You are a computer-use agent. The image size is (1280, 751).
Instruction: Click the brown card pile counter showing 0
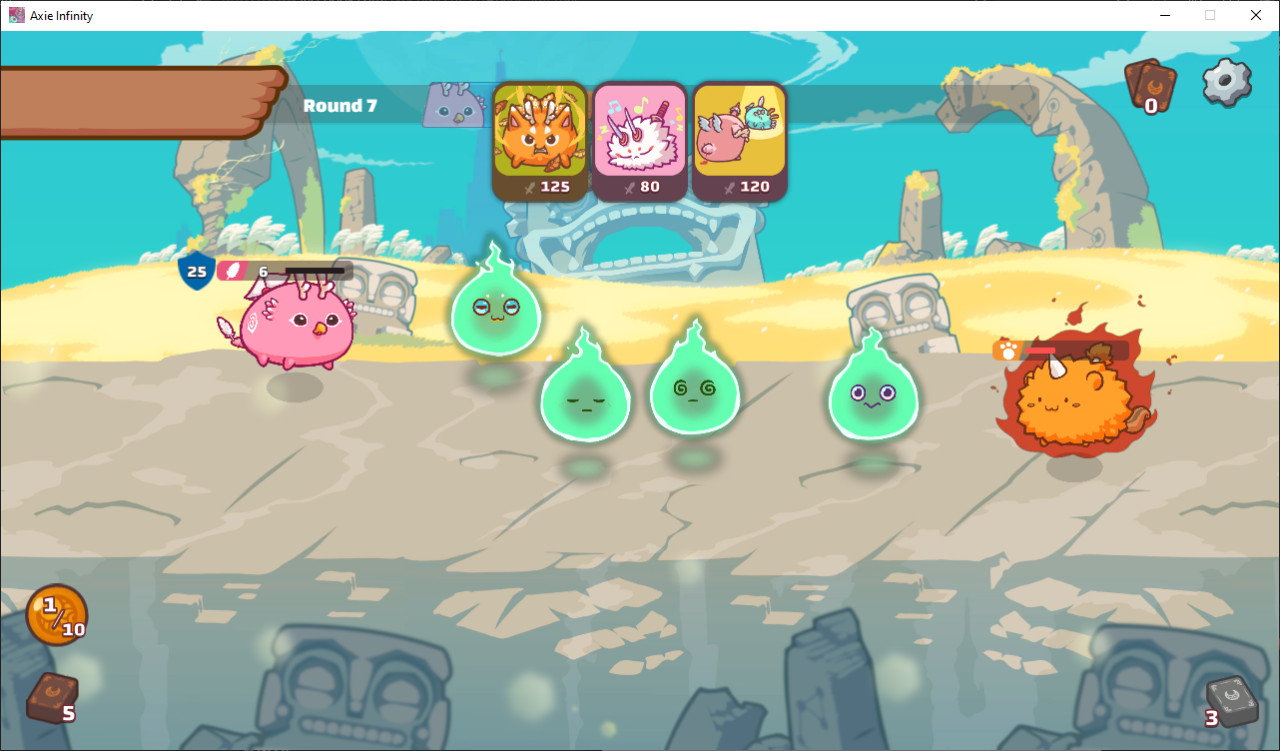pyautogui.click(x=1150, y=88)
